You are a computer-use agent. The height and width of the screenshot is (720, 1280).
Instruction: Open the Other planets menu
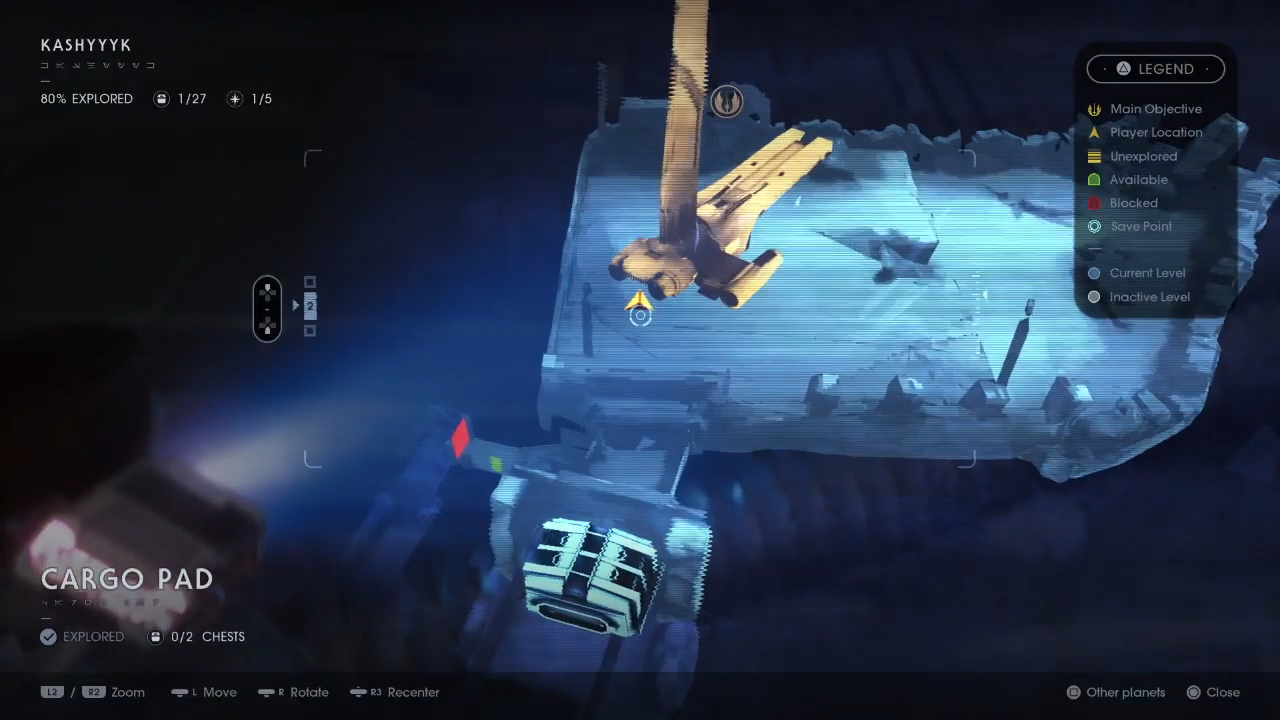tap(1114, 692)
